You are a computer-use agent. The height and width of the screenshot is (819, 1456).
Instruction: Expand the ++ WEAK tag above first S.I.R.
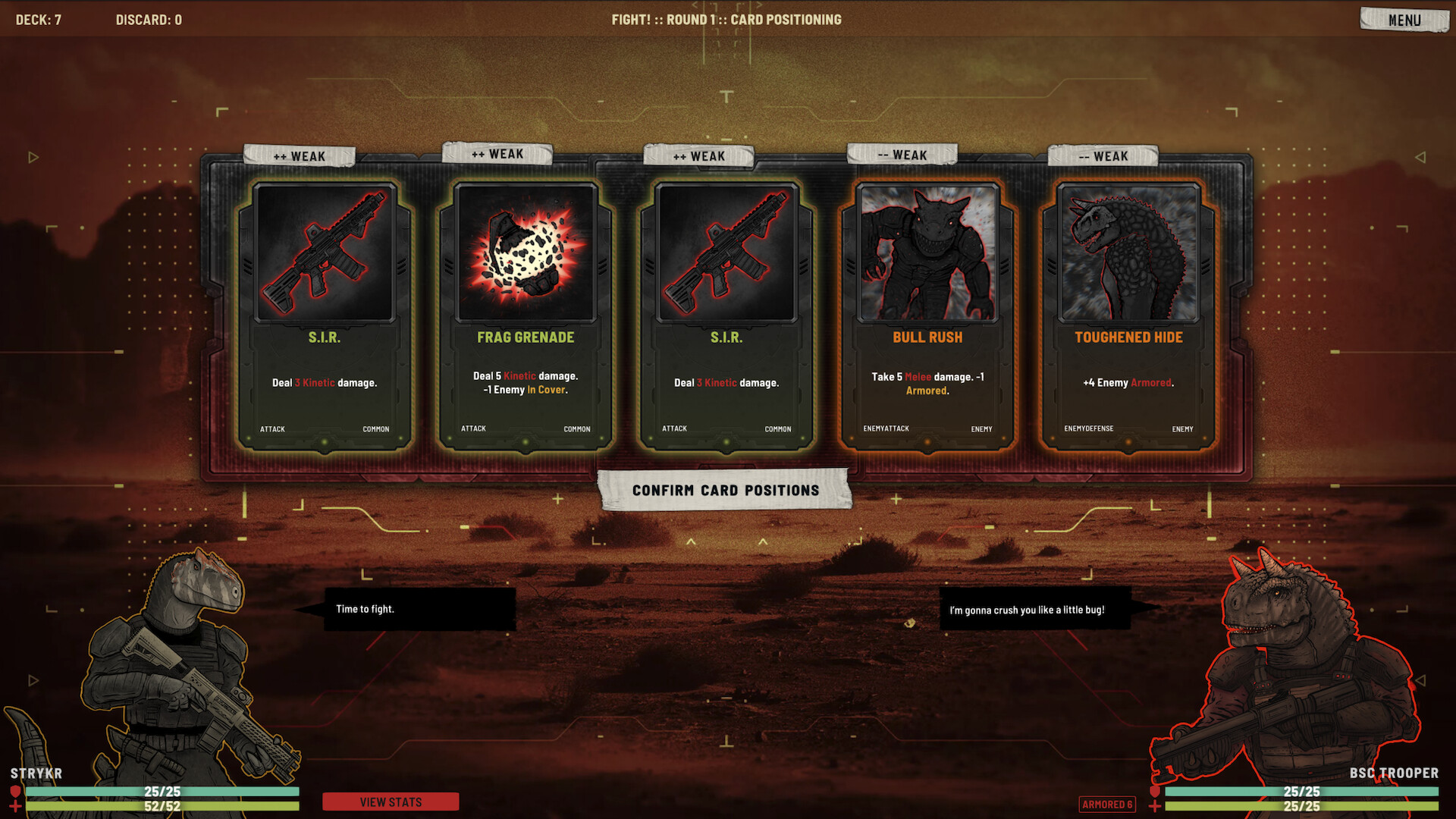pos(299,155)
